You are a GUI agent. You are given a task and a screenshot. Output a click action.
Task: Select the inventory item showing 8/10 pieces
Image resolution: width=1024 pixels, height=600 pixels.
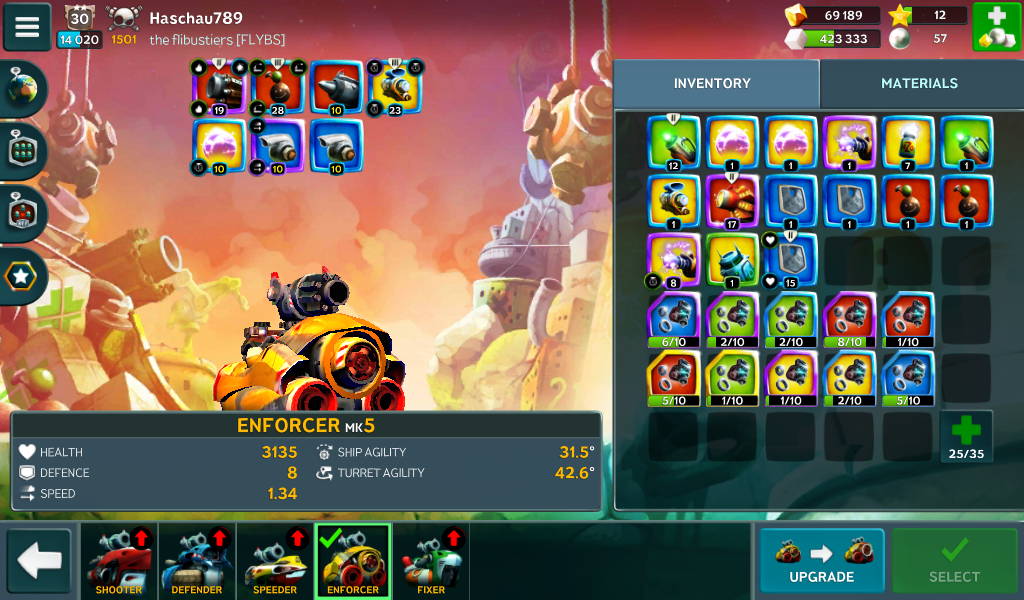[849, 319]
